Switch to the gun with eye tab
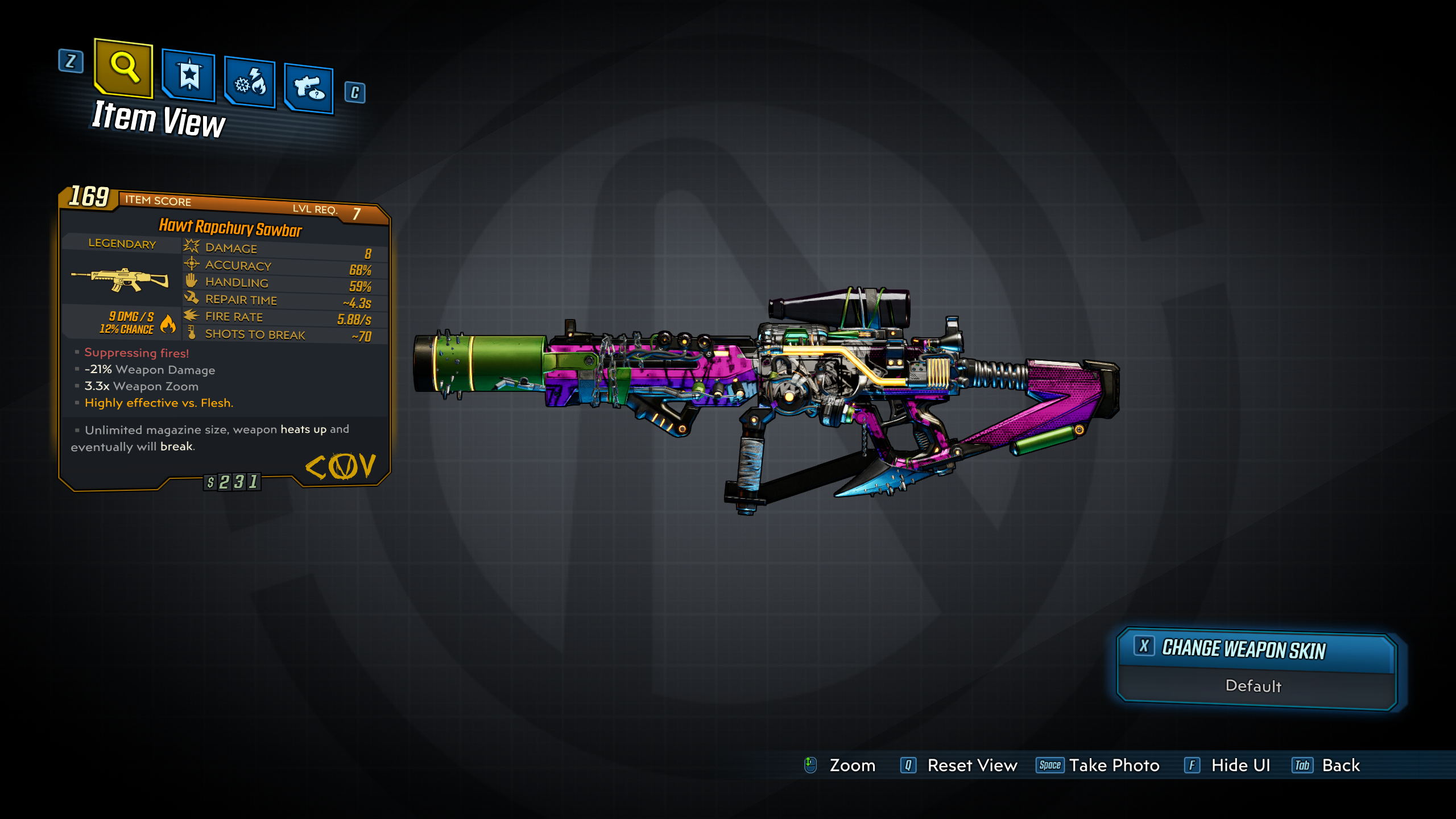Image resolution: width=1456 pixels, height=819 pixels. click(309, 89)
